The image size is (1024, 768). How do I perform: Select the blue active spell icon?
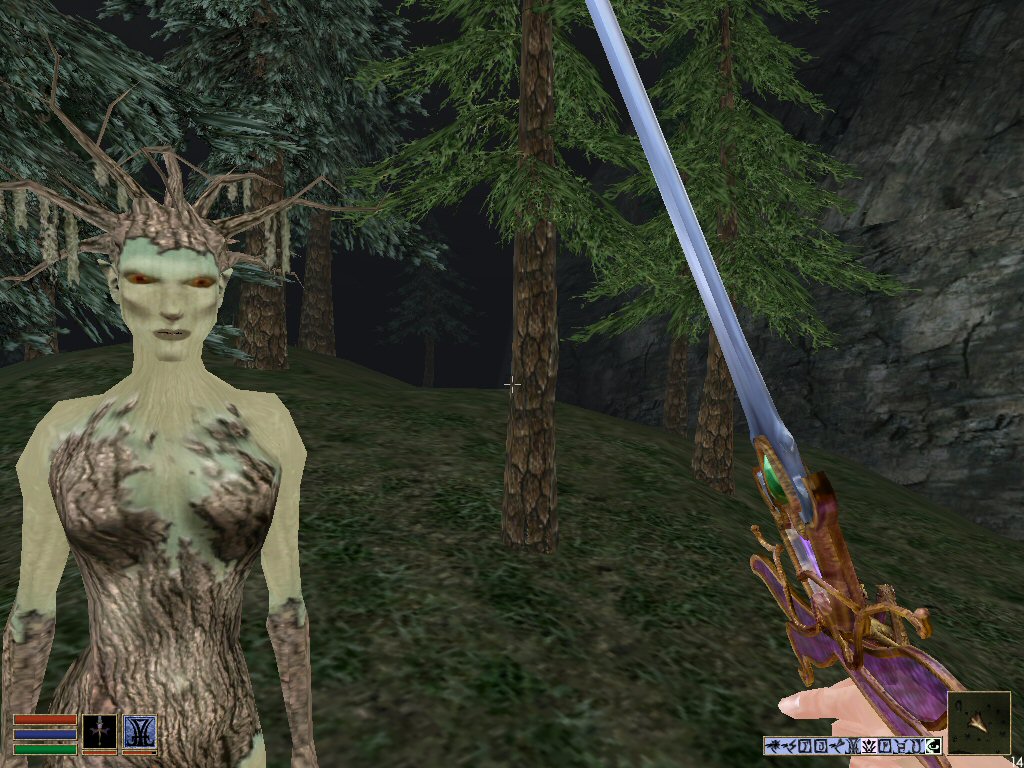139,732
